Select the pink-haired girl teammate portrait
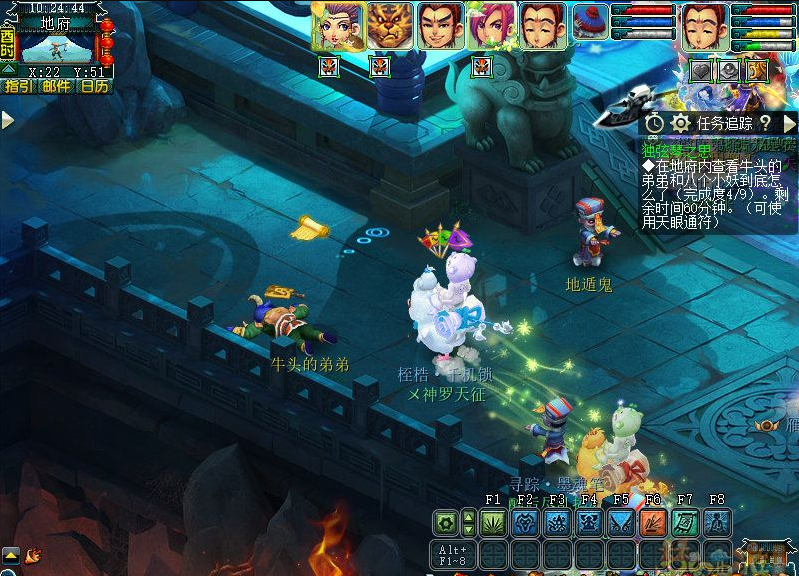The width and height of the screenshot is (799, 576). (x=490, y=26)
